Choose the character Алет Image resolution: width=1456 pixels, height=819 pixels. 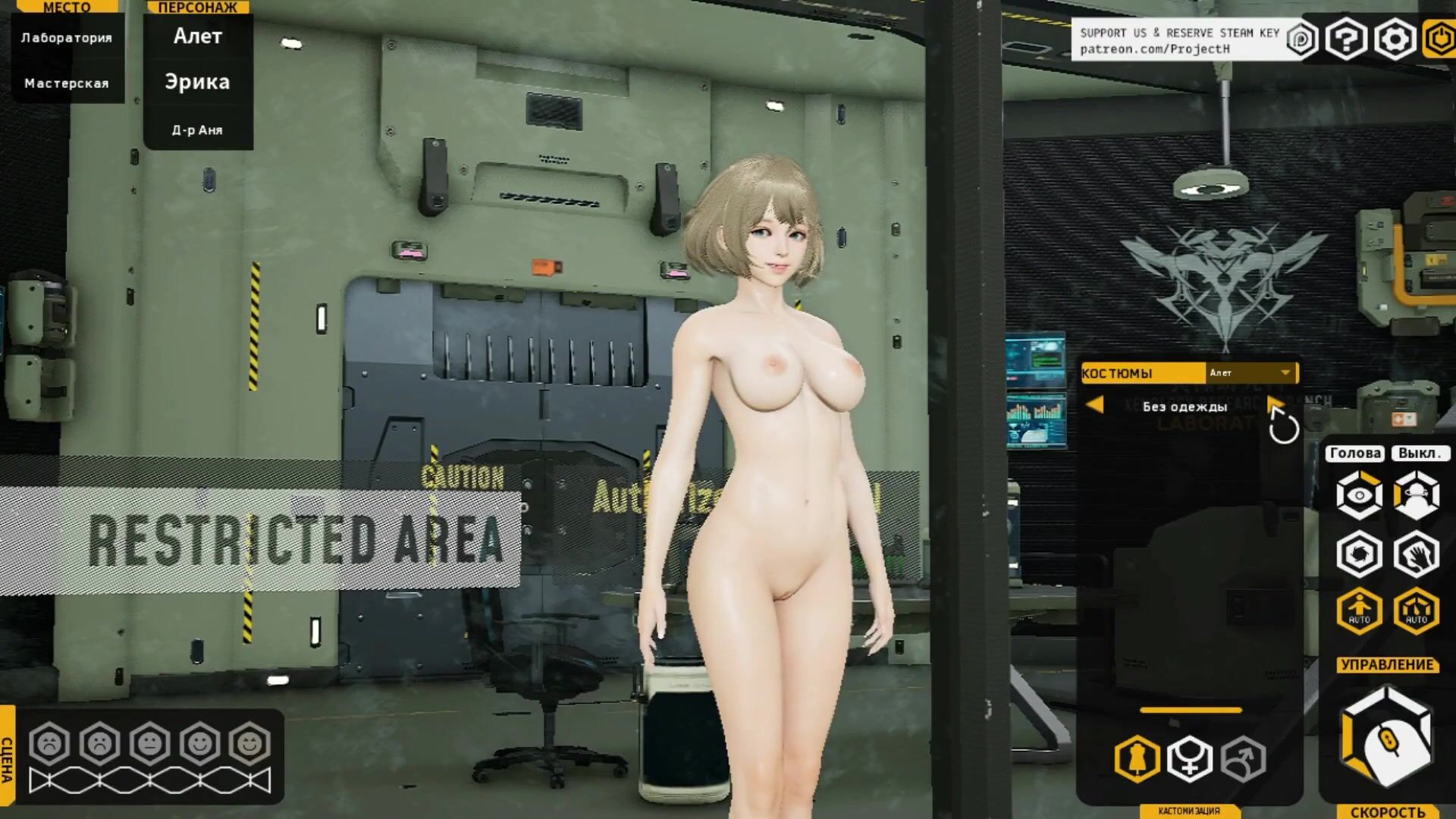coord(198,36)
